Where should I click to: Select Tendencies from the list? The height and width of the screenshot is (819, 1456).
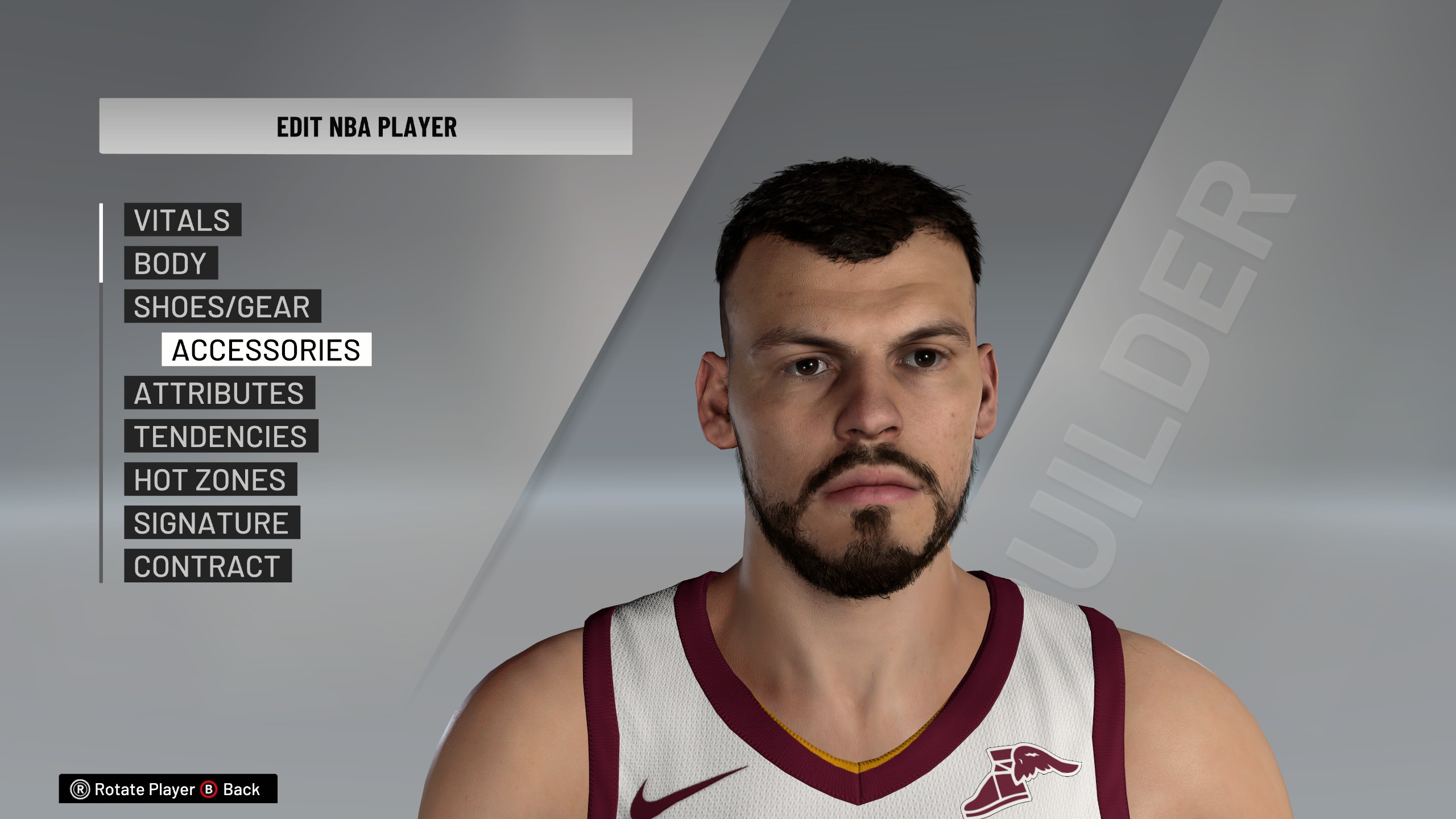(x=221, y=436)
